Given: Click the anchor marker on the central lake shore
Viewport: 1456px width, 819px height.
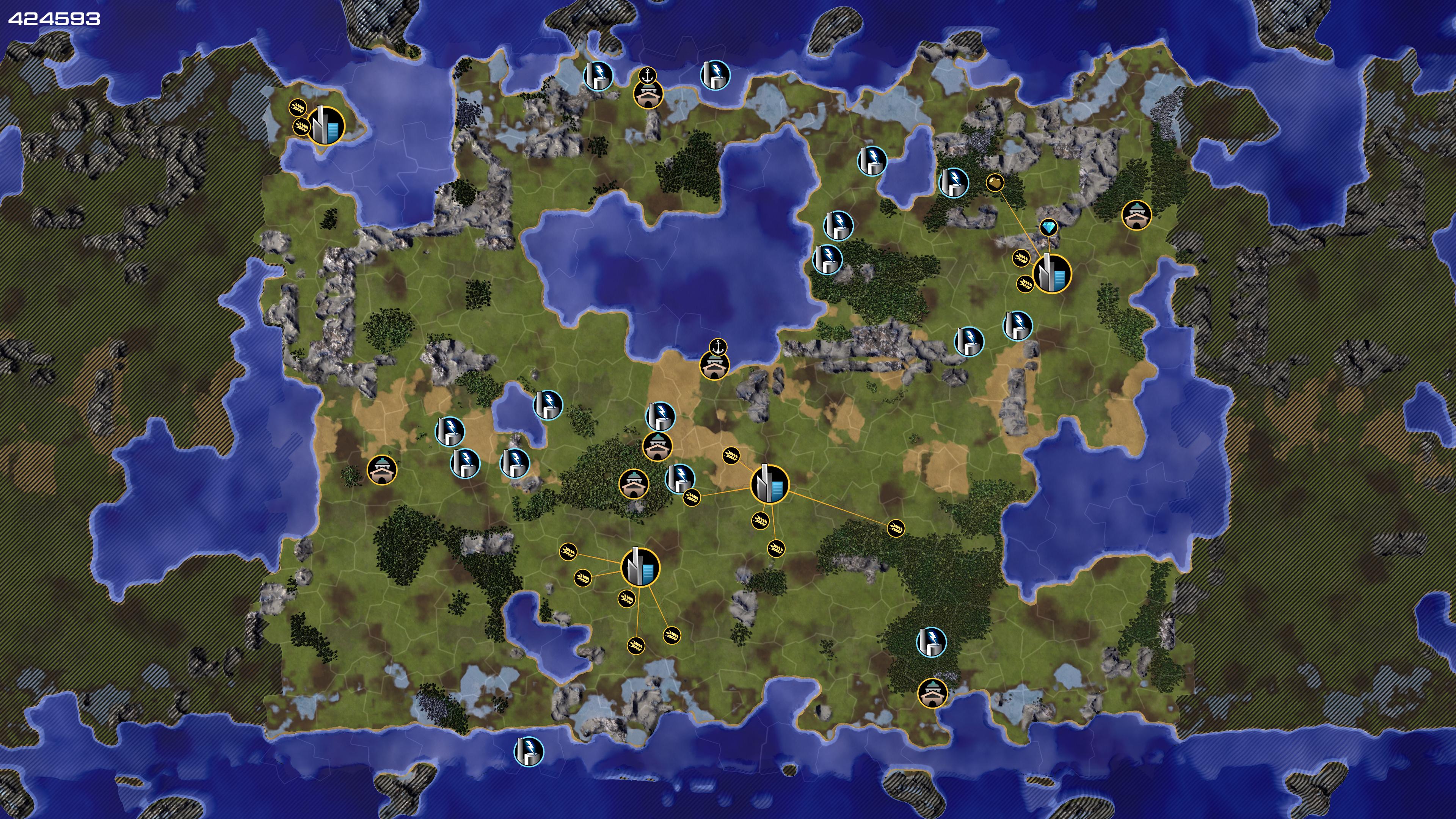Looking at the screenshot, I should click(717, 347).
